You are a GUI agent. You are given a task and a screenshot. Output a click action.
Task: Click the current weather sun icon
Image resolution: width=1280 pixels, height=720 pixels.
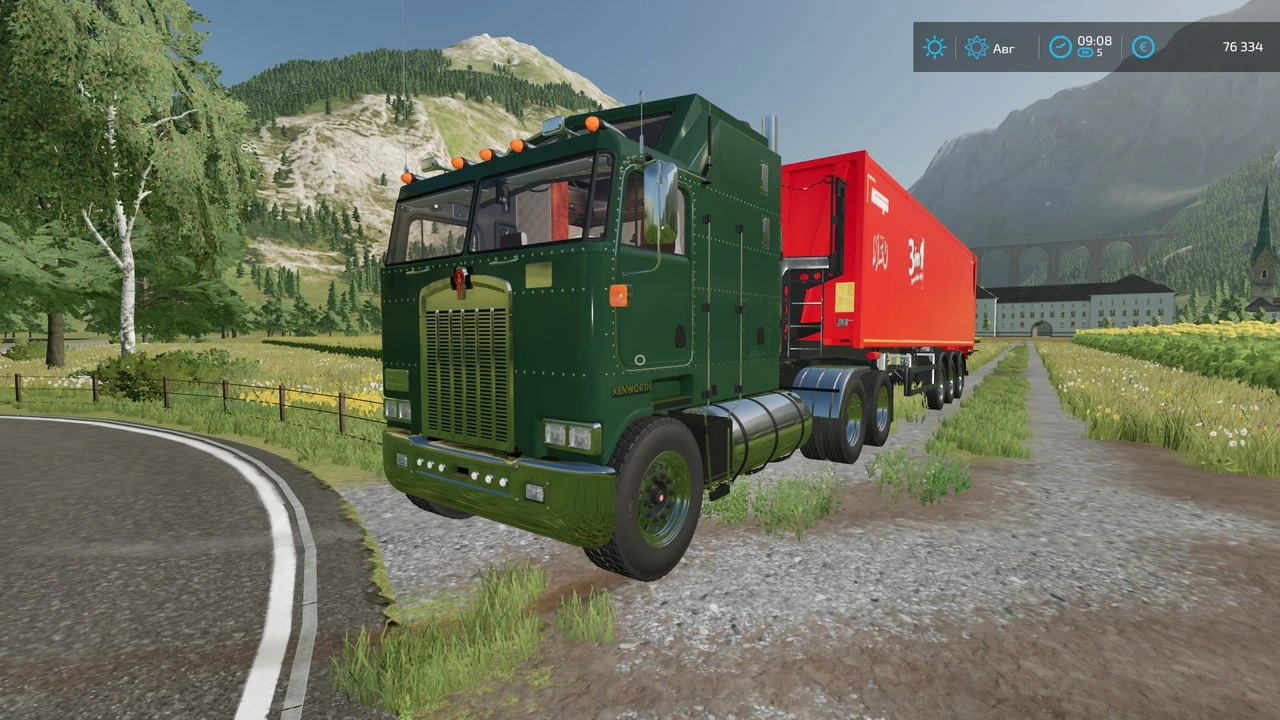tap(934, 47)
